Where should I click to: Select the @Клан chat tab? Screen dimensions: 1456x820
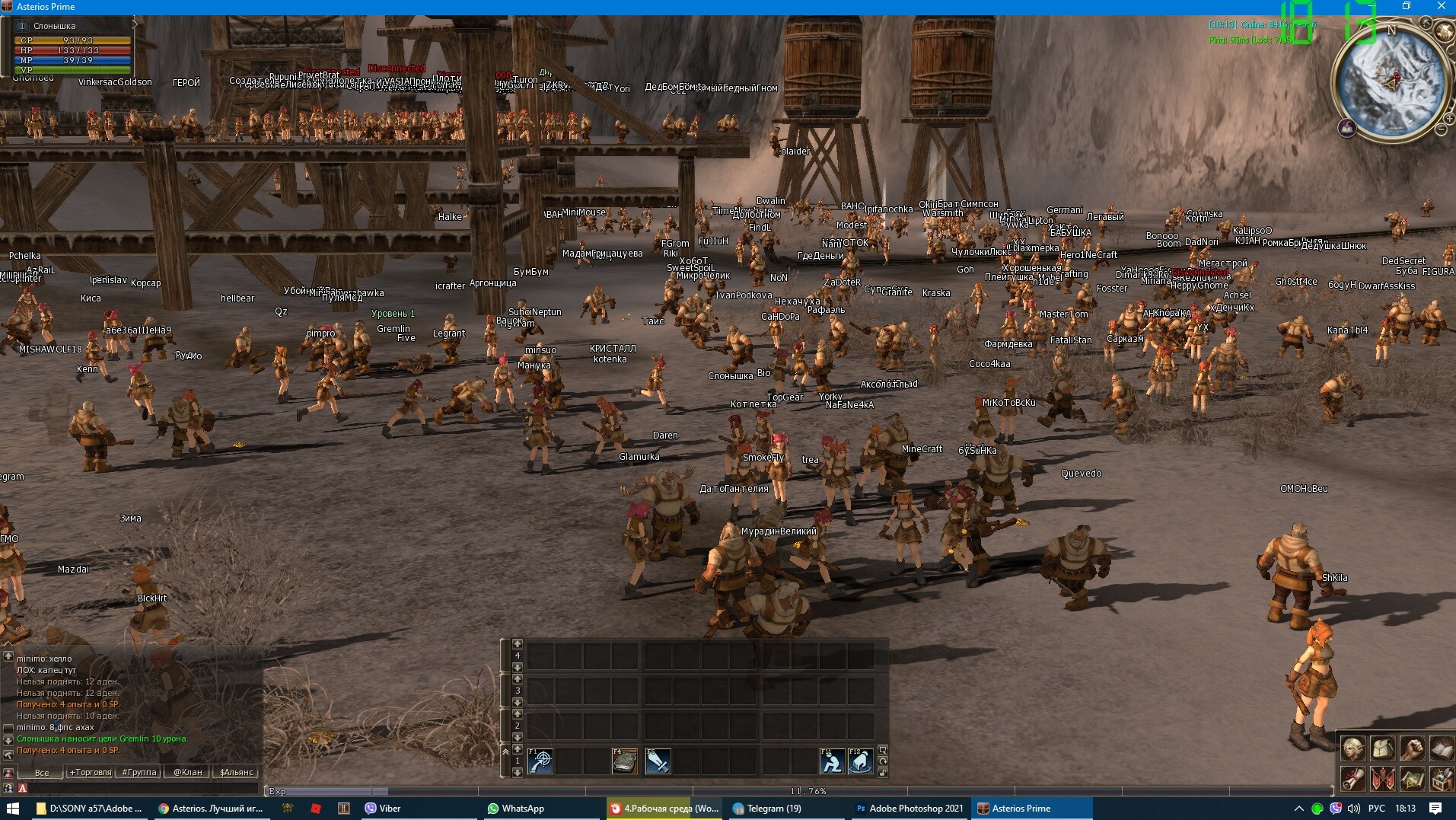click(188, 772)
